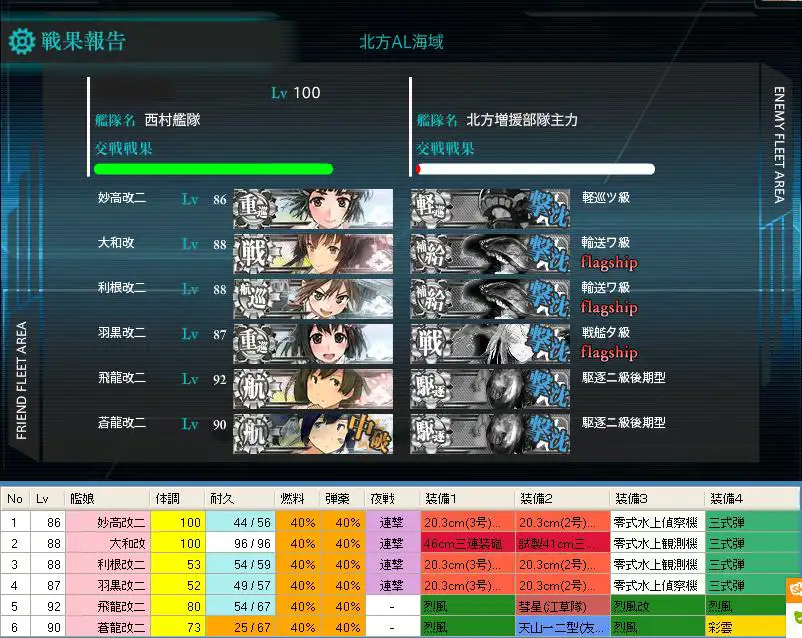802x638 pixels.
Task: Sort the fleet table by the Lv column header
Action: point(44,498)
